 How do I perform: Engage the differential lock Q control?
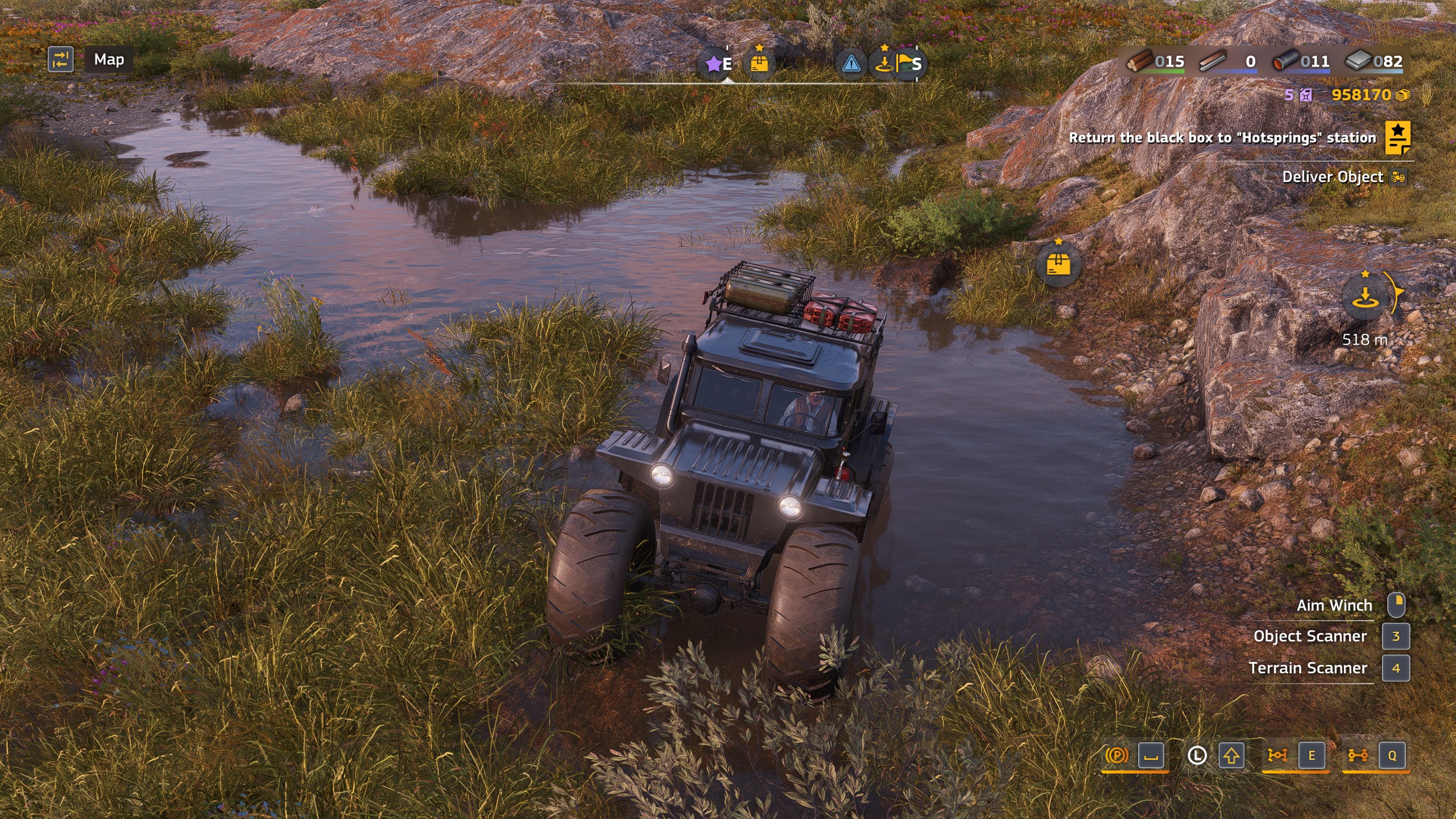point(1393,756)
